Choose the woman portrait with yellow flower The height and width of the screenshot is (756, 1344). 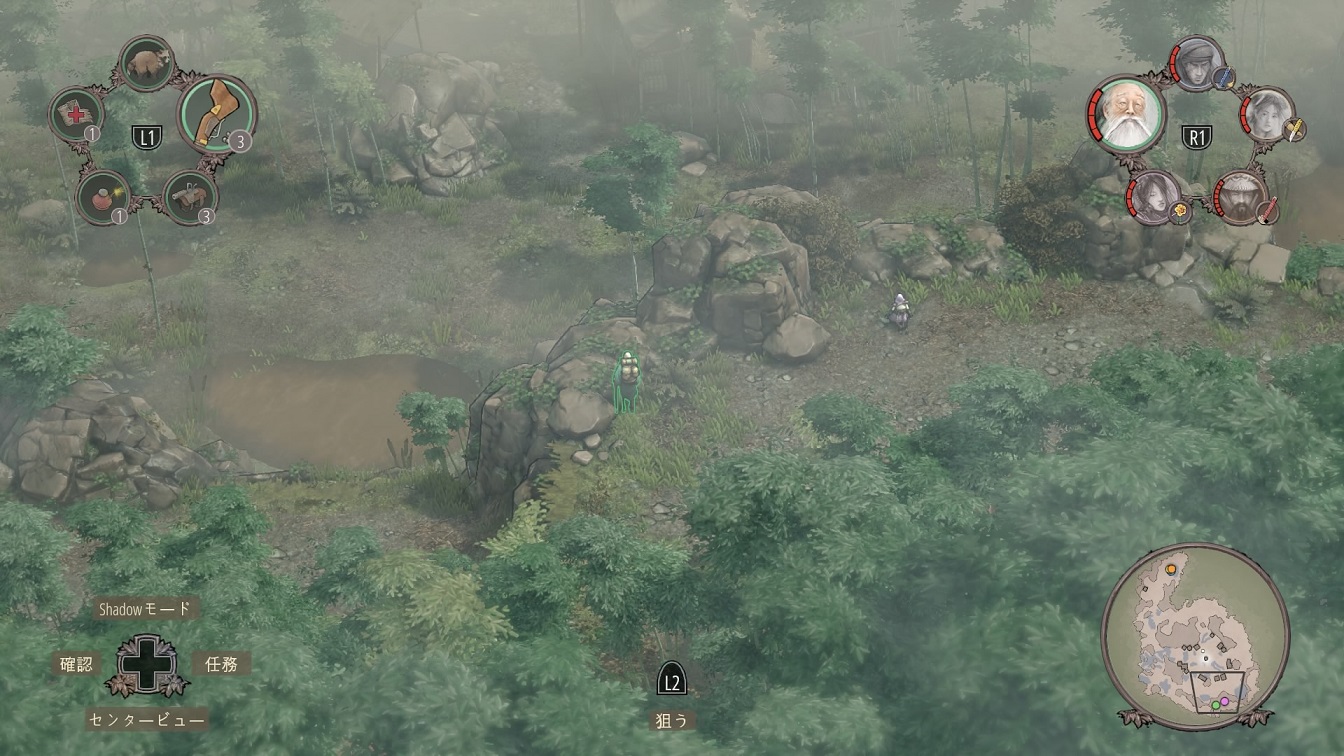pyautogui.click(x=1153, y=196)
